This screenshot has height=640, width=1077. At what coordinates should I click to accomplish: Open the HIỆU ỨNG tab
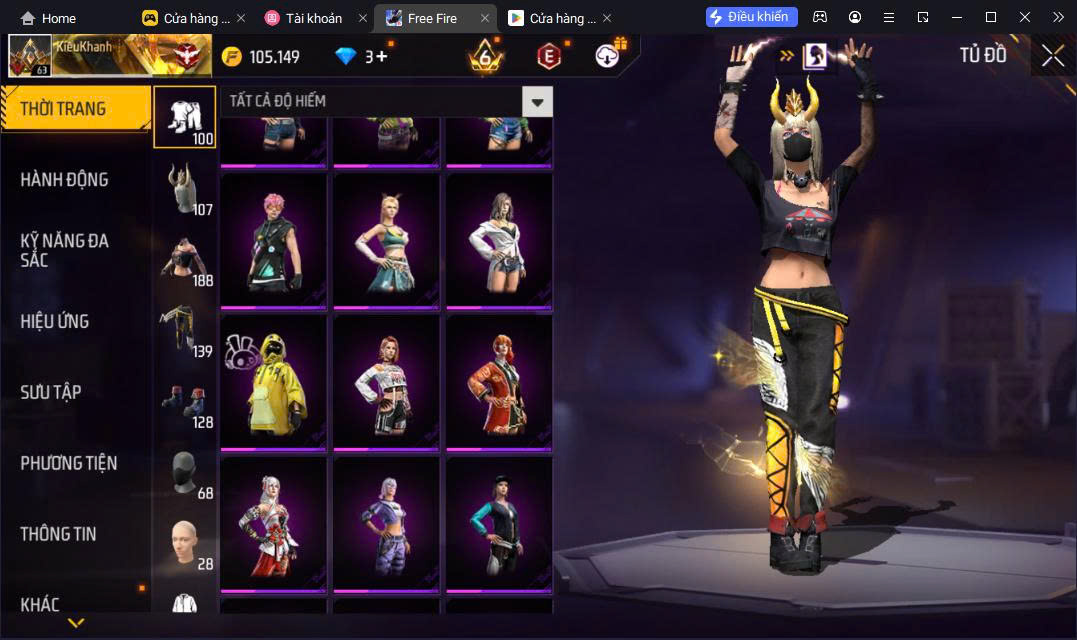click(55, 321)
